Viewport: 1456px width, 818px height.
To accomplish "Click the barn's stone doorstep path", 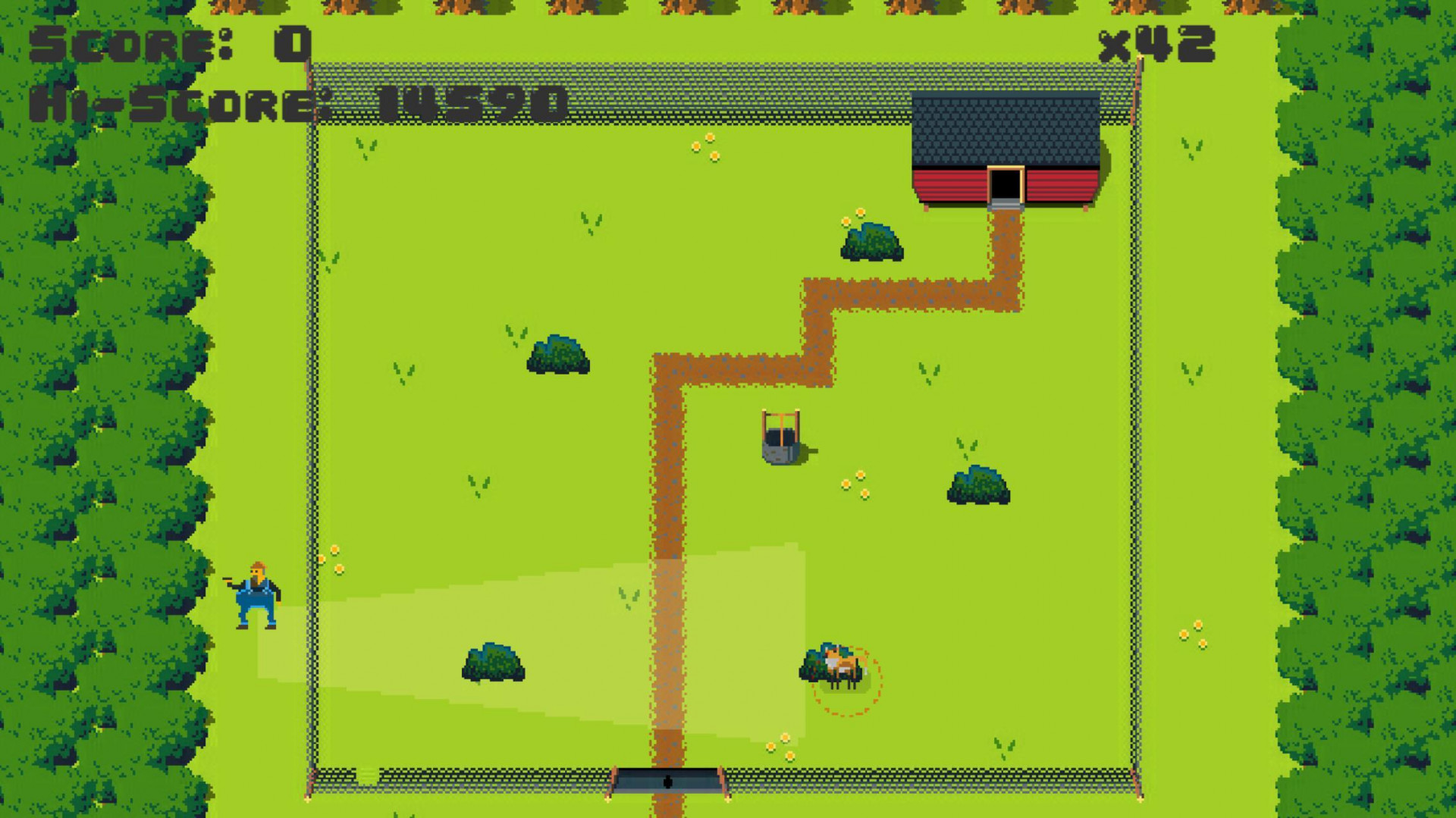I will click(x=1006, y=205).
